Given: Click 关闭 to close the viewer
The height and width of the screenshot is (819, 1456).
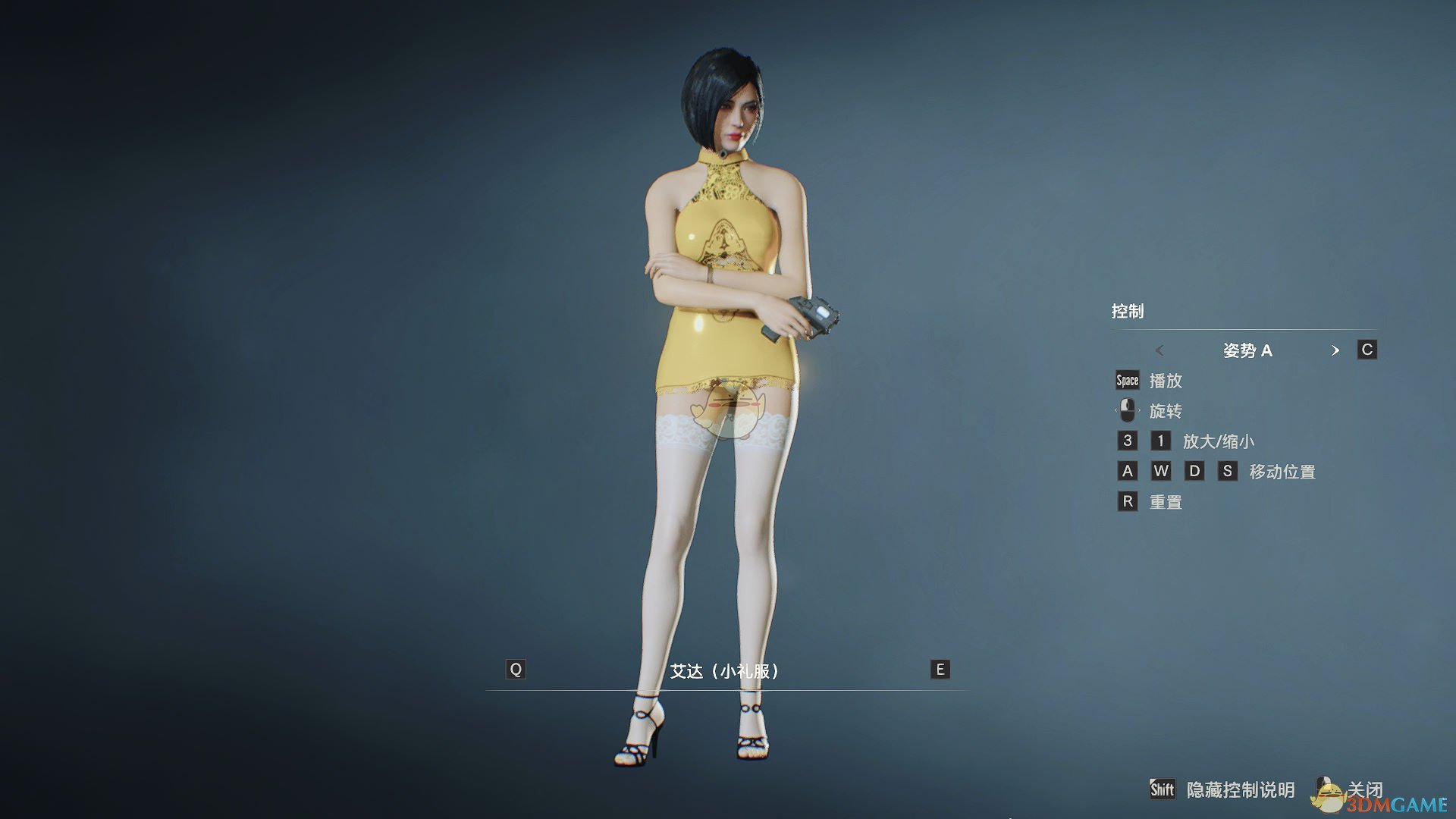Looking at the screenshot, I should 1365,790.
